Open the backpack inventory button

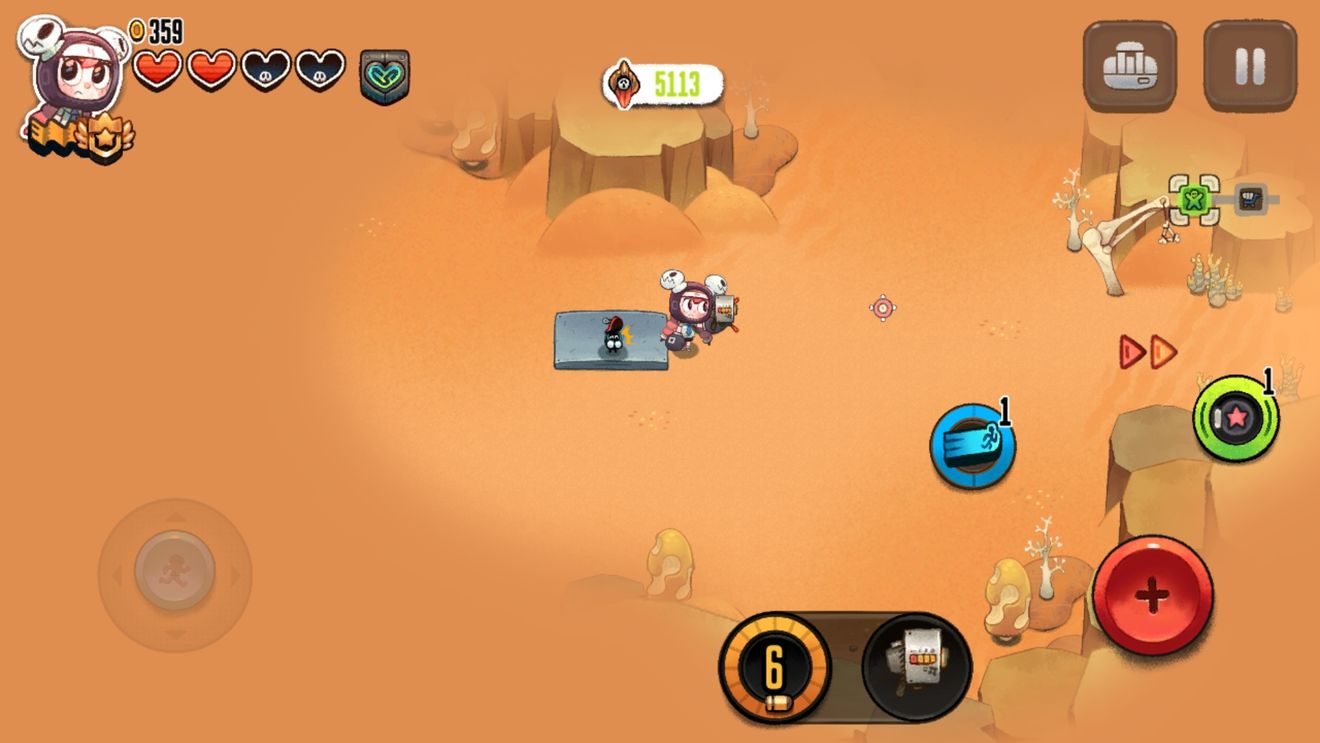coord(1130,66)
